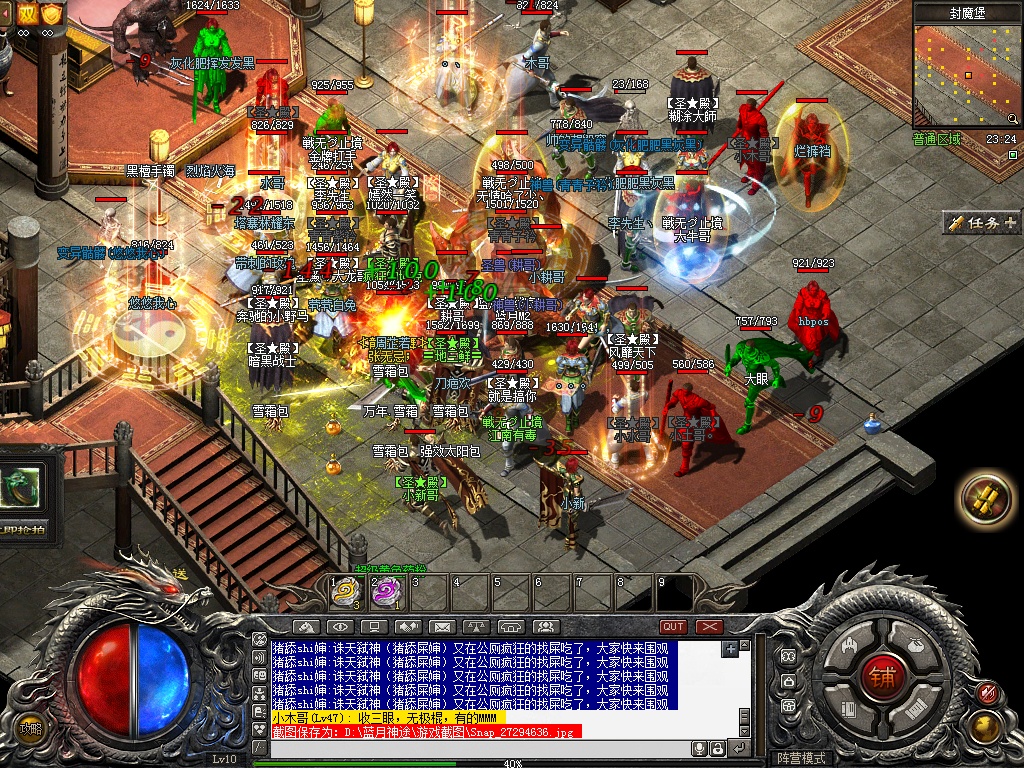
Task: Open the 任务 quest panel button
Action: pyautogui.click(x=980, y=223)
